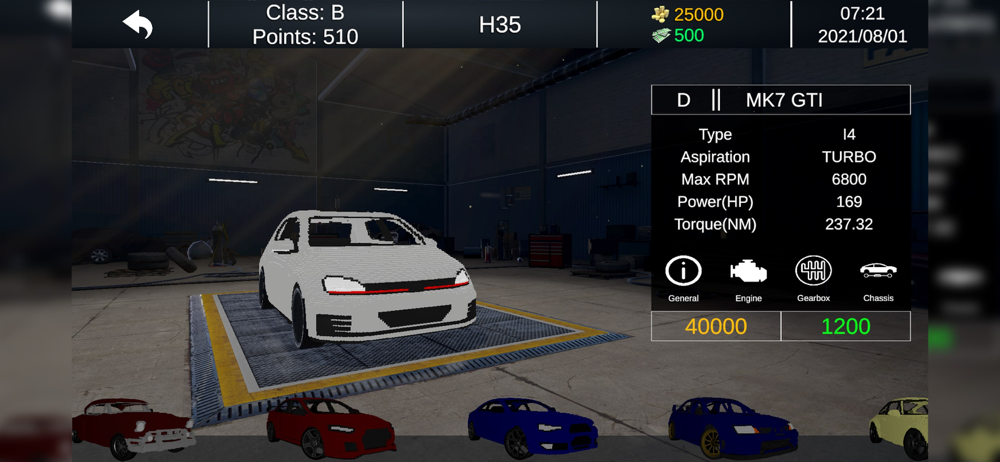The width and height of the screenshot is (1000, 462).
Task: Buy the car for 40000 gold
Action: tap(716, 326)
